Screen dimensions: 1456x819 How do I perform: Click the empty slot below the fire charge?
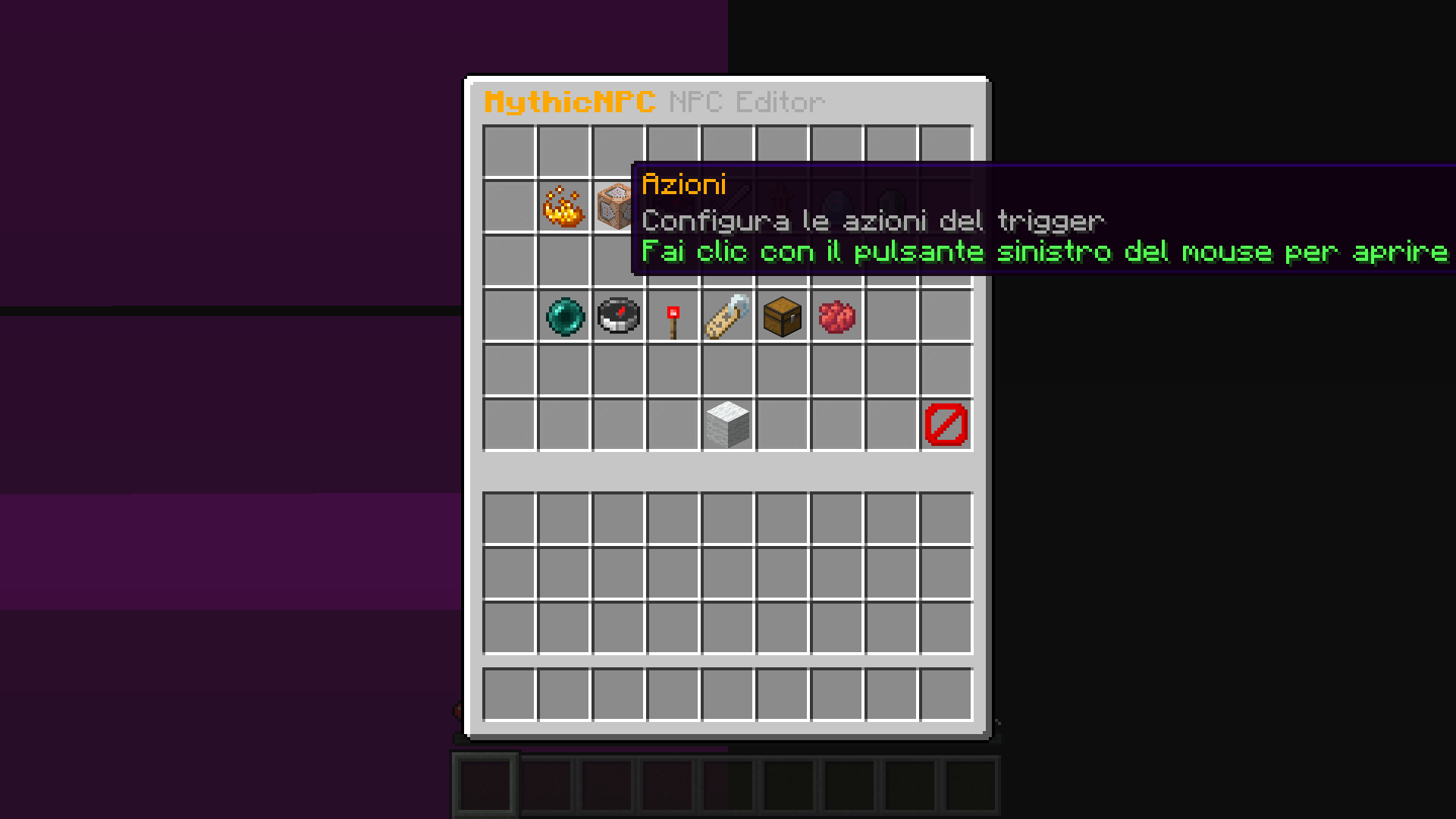click(564, 260)
